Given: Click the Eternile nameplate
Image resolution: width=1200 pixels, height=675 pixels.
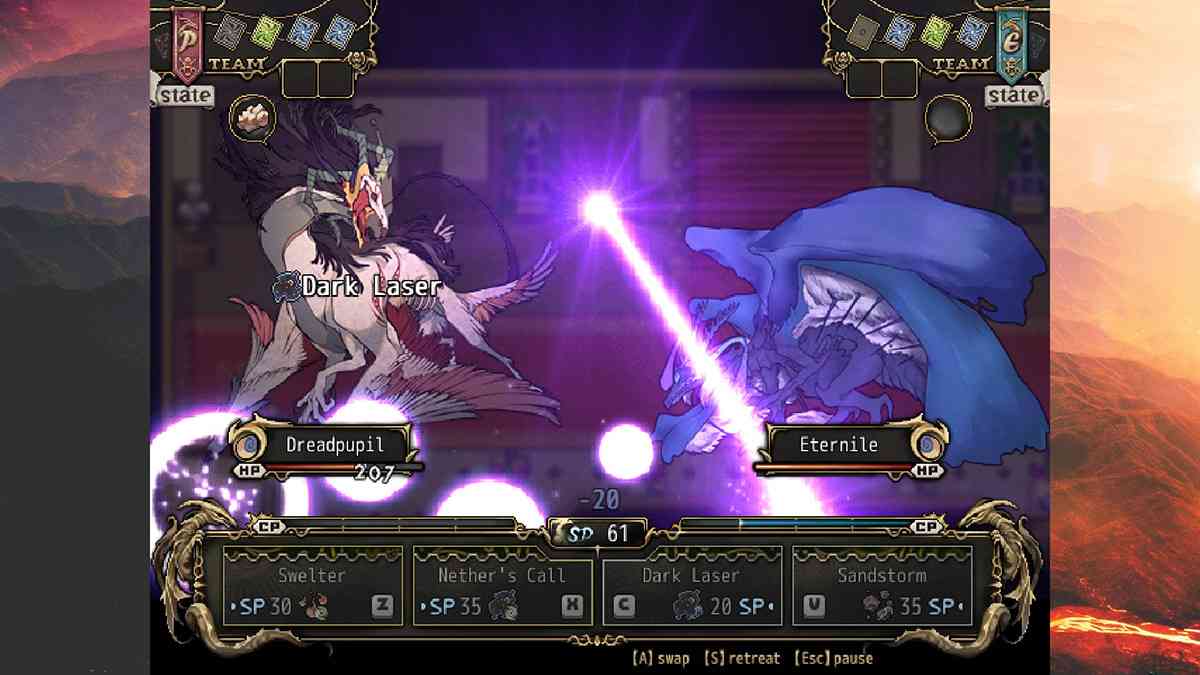Looking at the screenshot, I should coord(838,444).
